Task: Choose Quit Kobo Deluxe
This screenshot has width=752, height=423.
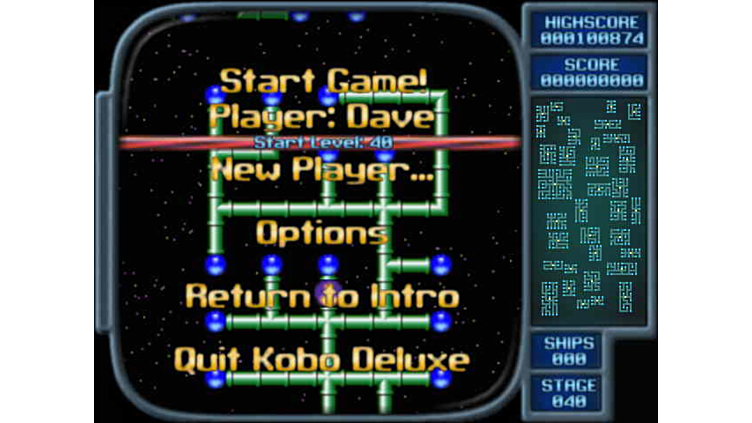Action: 322,359
